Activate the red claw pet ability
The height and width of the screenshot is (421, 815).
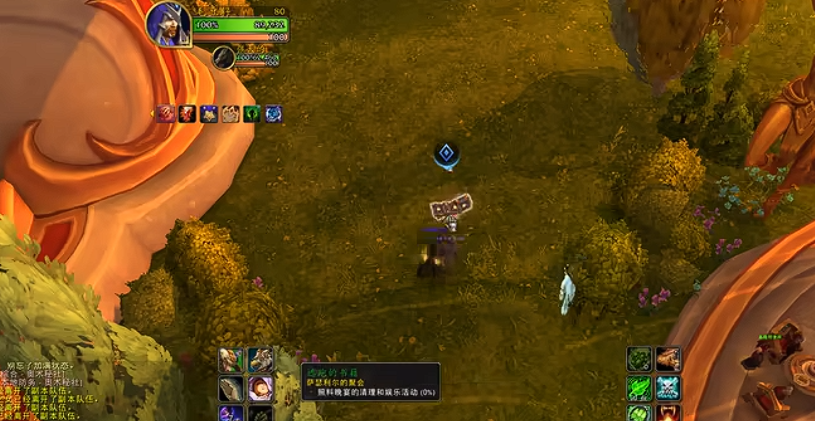(x=167, y=114)
